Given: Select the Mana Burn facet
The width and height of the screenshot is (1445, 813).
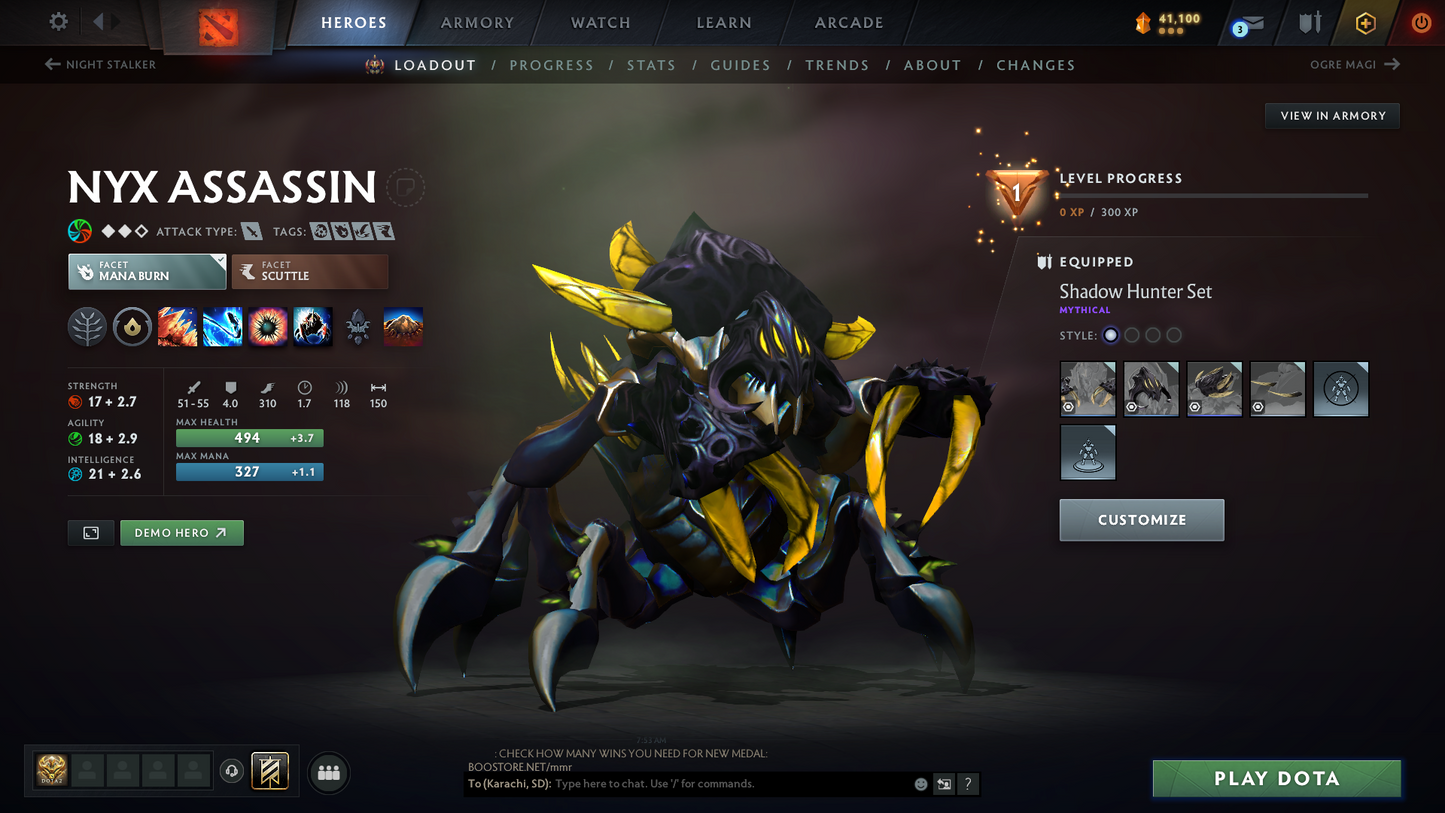Looking at the screenshot, I should point(147,271).
